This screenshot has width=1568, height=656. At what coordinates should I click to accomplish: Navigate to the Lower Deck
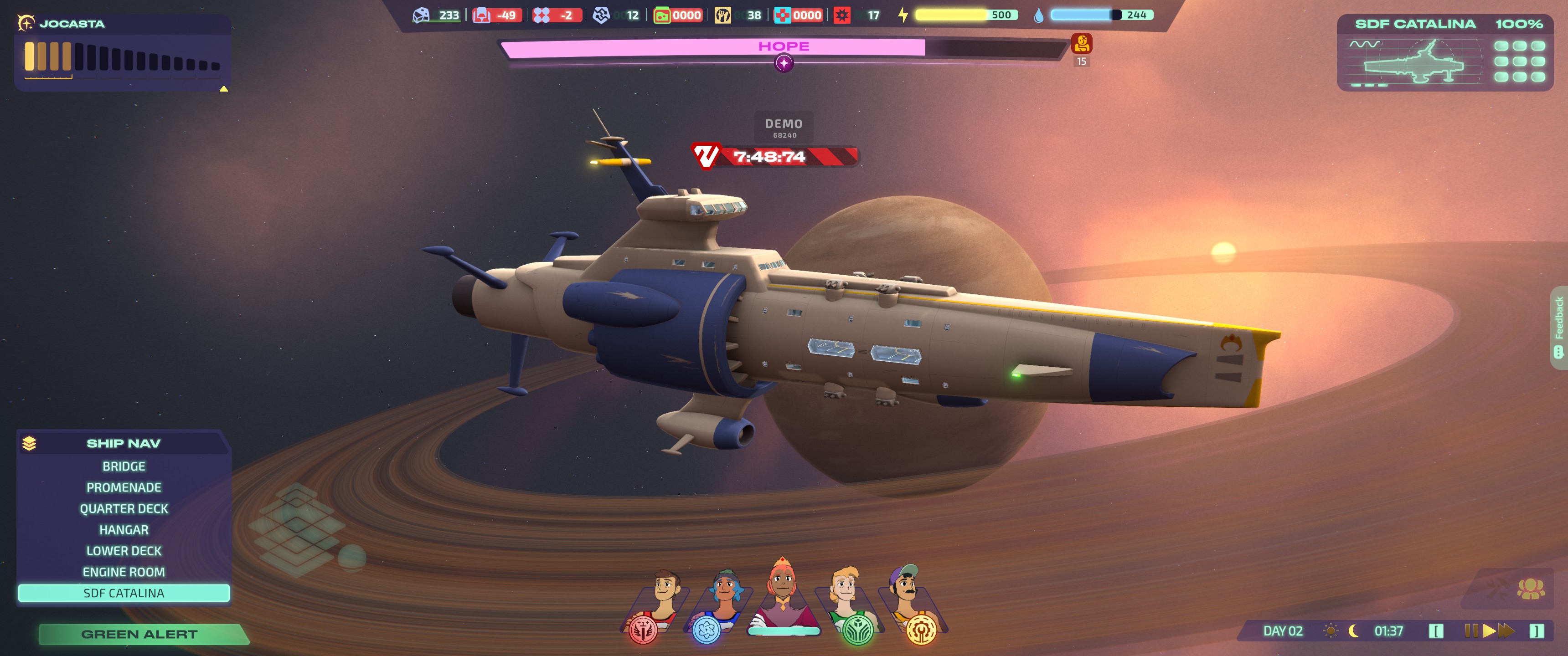click(124, 551)
